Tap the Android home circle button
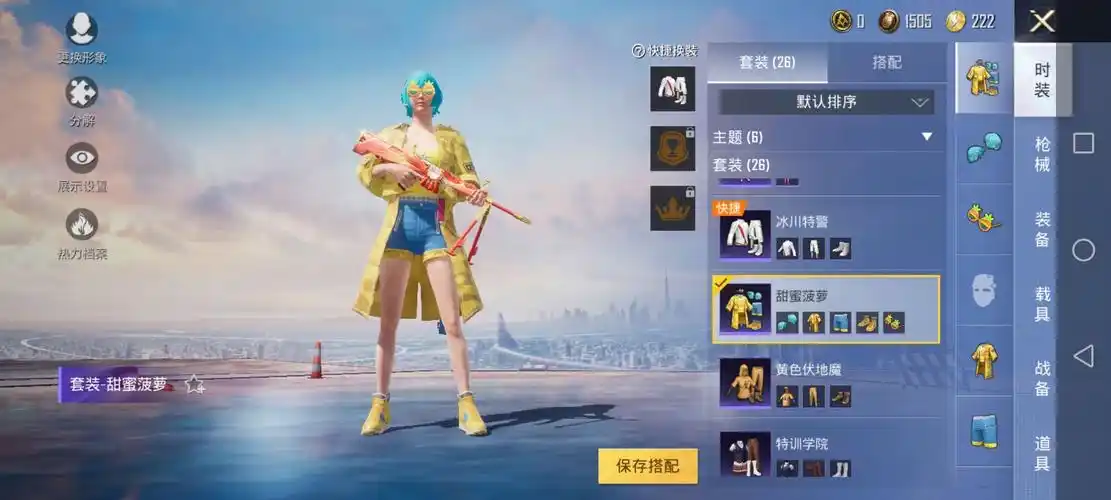Image resolution: width=1111 pixels, height=500 pixels. (x=1083, y=250)
